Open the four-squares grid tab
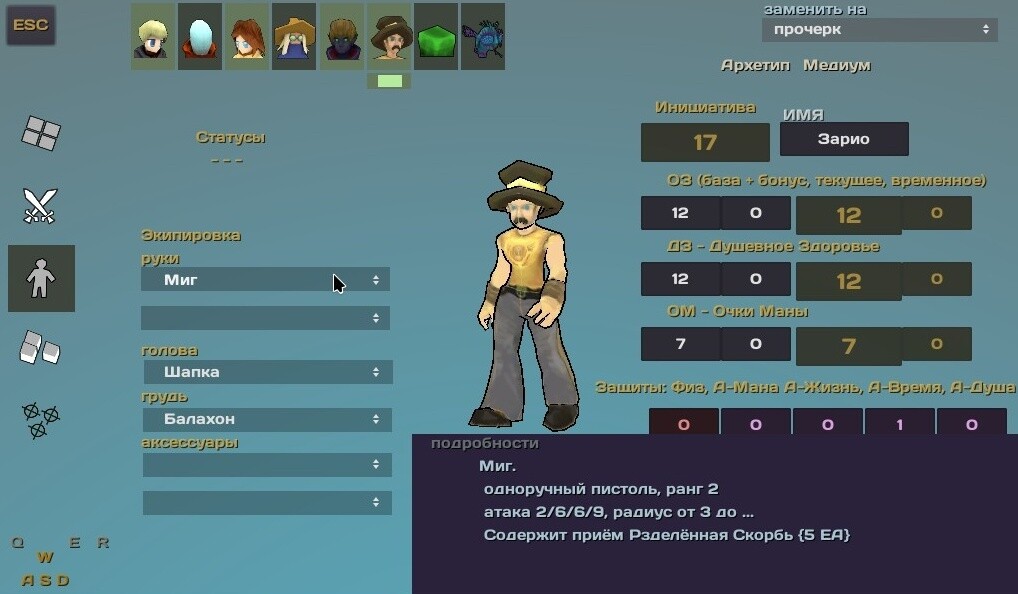 (x=41, y=133)
